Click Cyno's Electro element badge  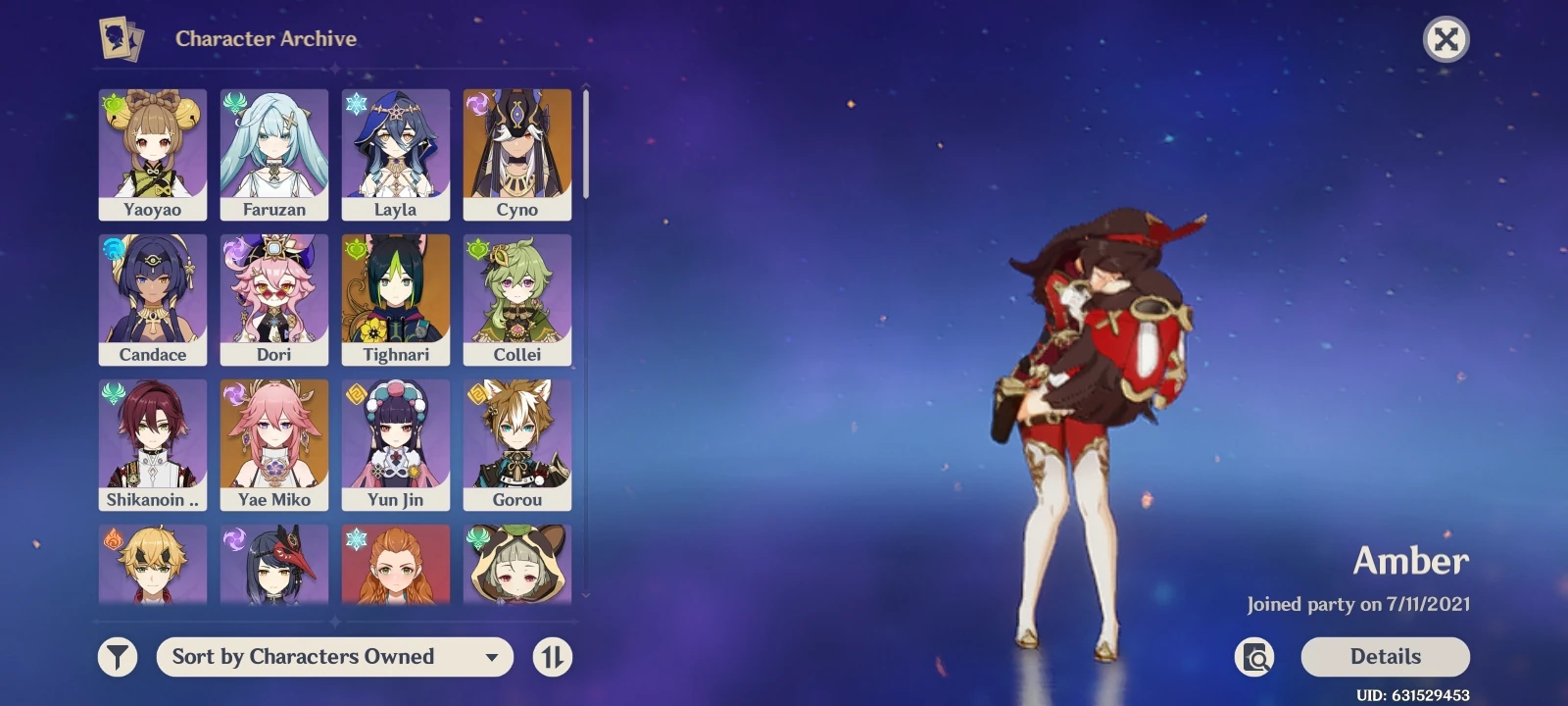[476, 101]
